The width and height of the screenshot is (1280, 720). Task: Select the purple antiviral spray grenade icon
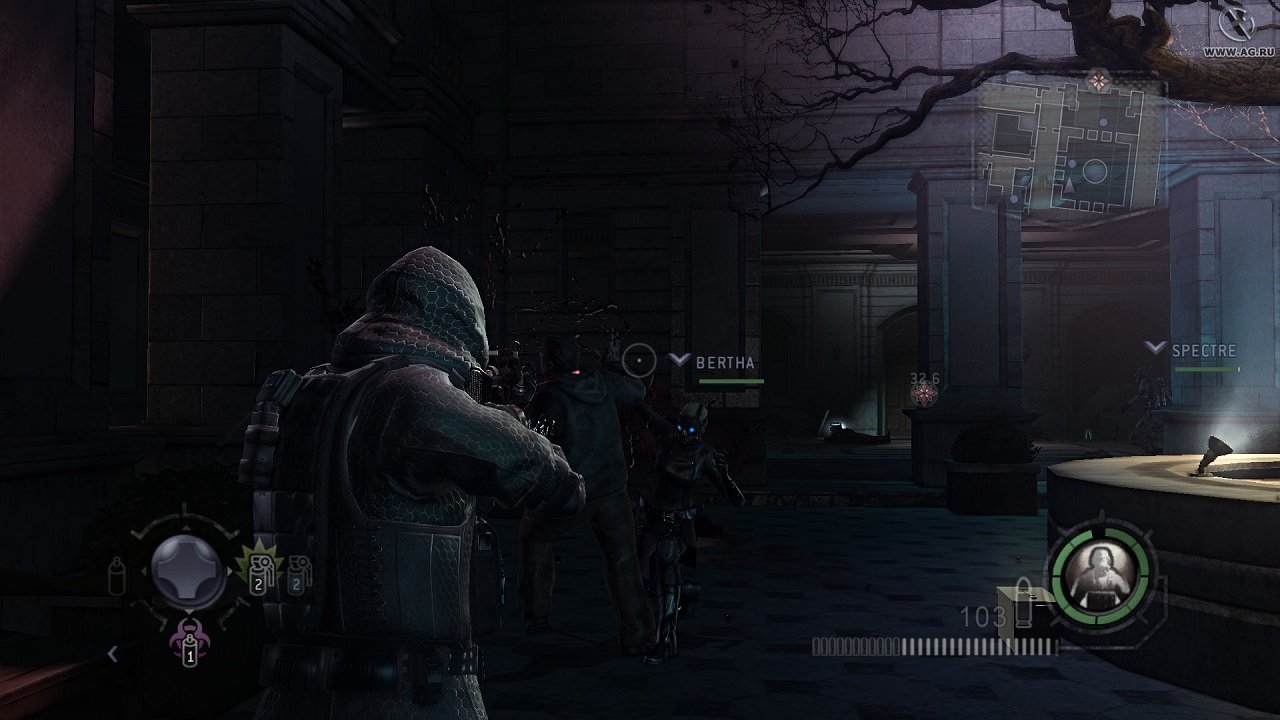tap(189, 650)
